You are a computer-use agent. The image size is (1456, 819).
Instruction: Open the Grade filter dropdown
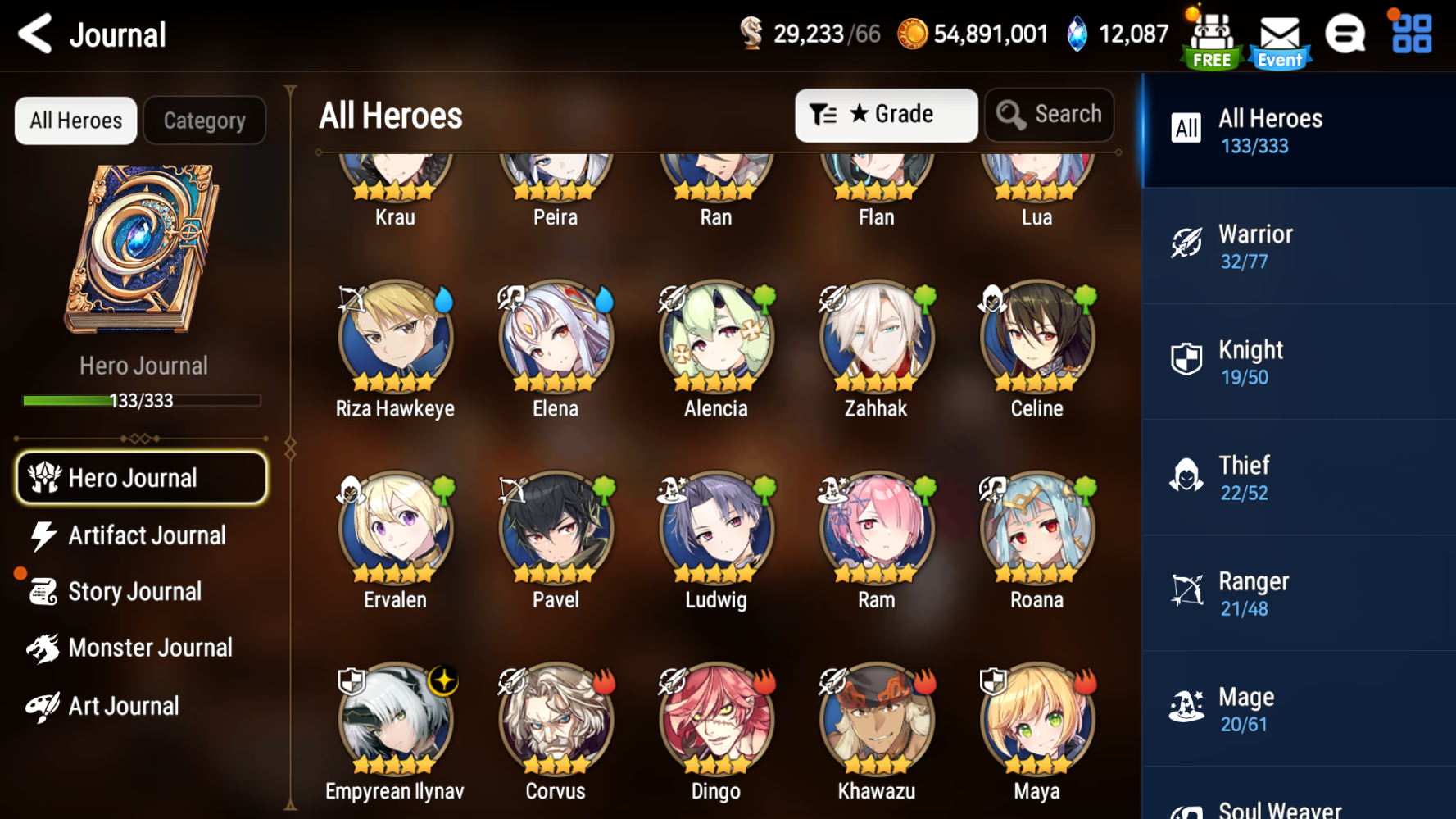886,115
